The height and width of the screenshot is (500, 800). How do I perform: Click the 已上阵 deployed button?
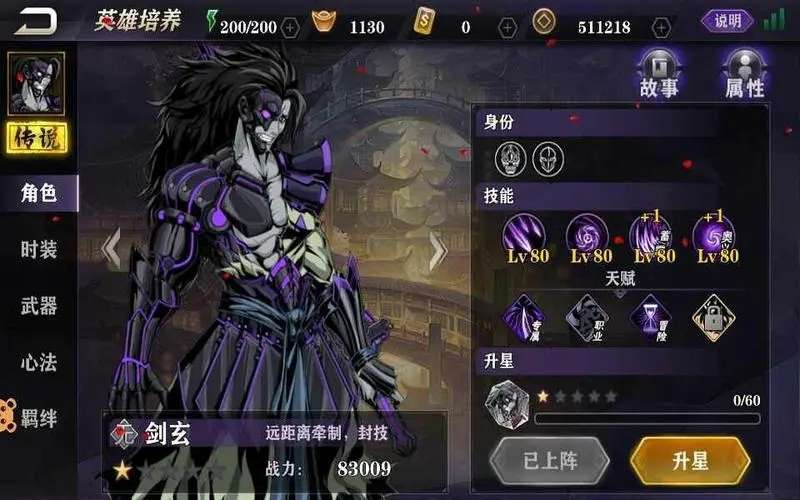coord(550,461)
